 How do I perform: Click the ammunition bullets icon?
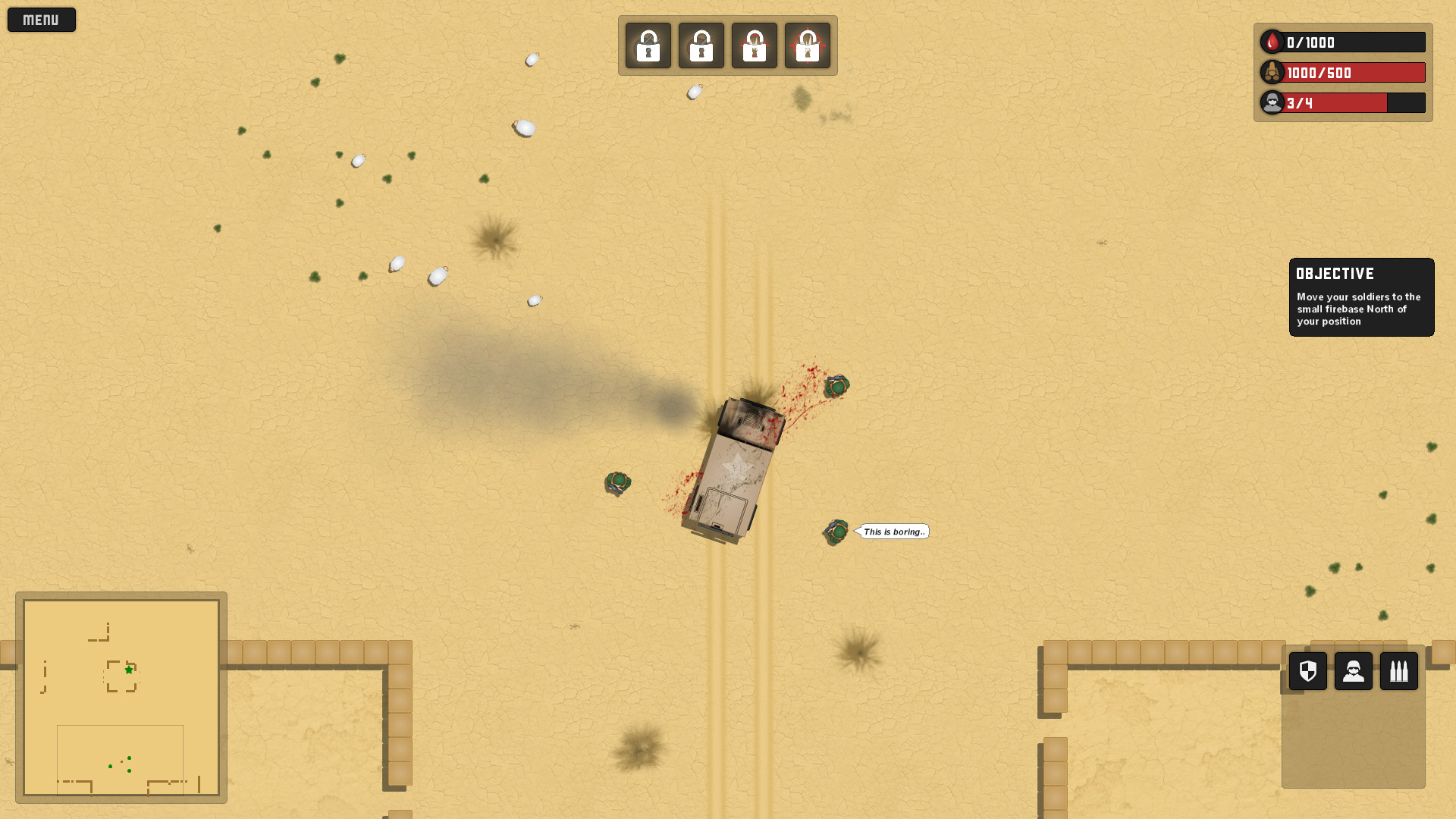pyautogui.click(x=1399, y=670)
